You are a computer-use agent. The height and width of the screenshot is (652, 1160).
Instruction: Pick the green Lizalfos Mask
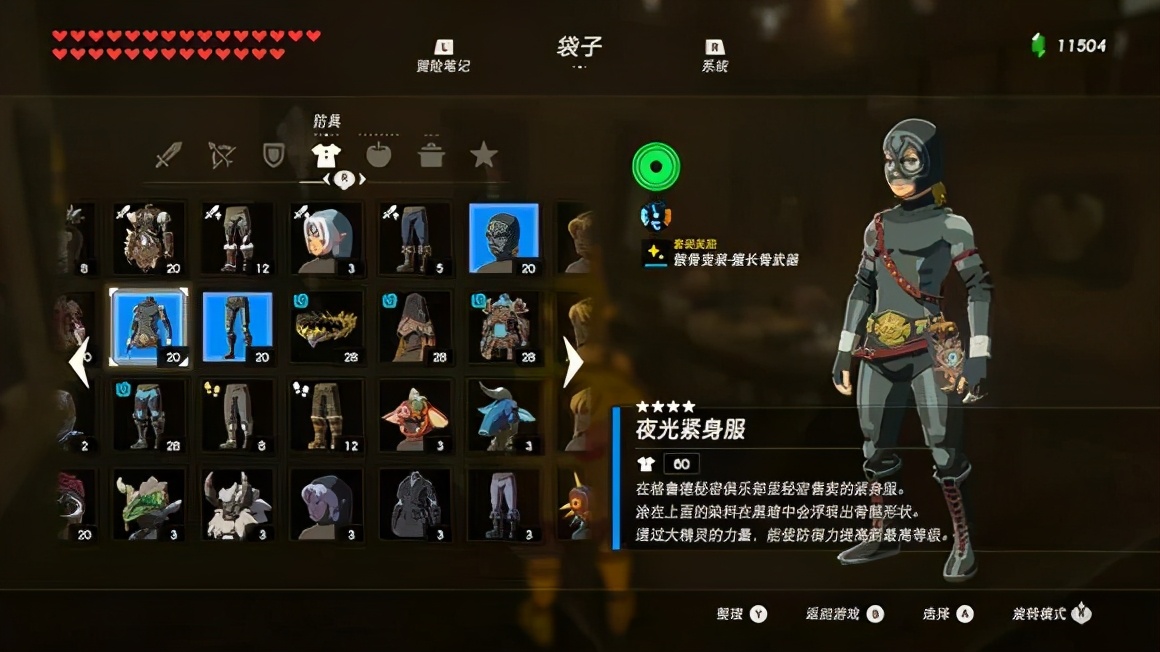(148, 504)
